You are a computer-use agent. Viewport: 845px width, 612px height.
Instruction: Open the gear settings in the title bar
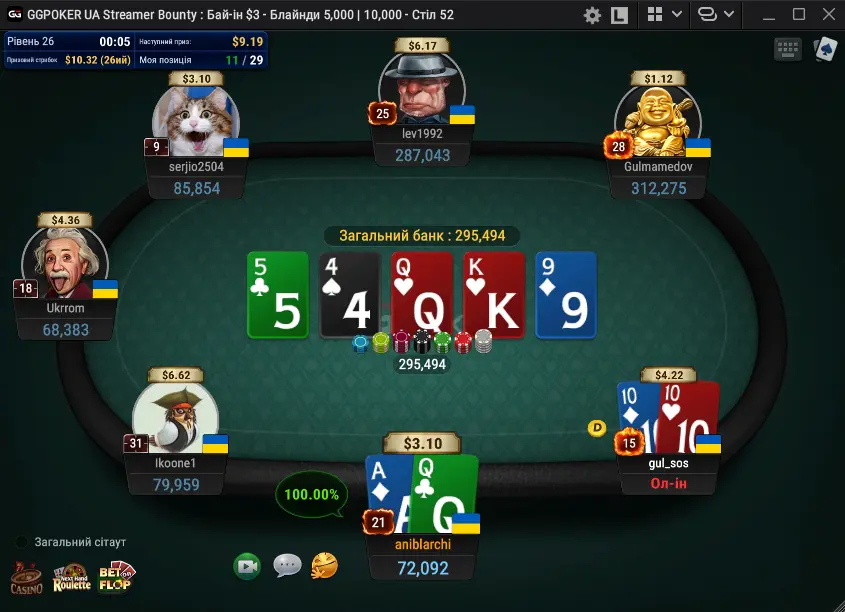592,15
